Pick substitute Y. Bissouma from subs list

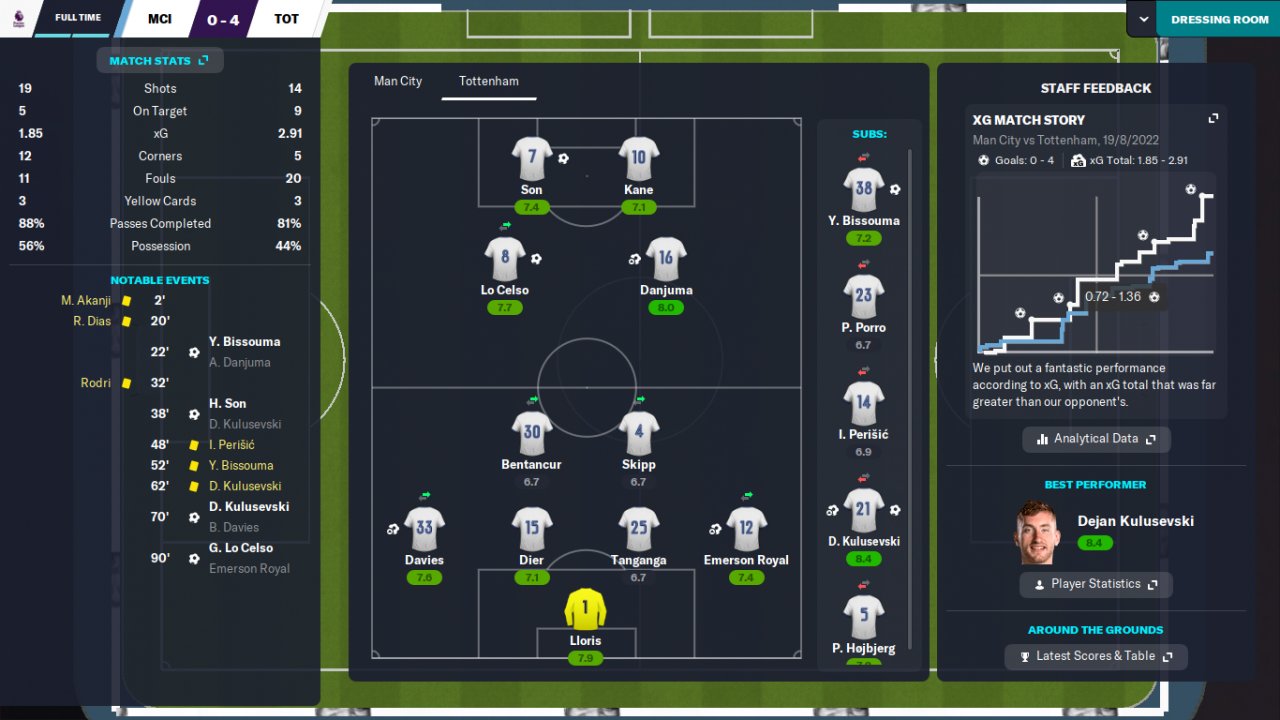pyautogui.click(x=863, y=189)
